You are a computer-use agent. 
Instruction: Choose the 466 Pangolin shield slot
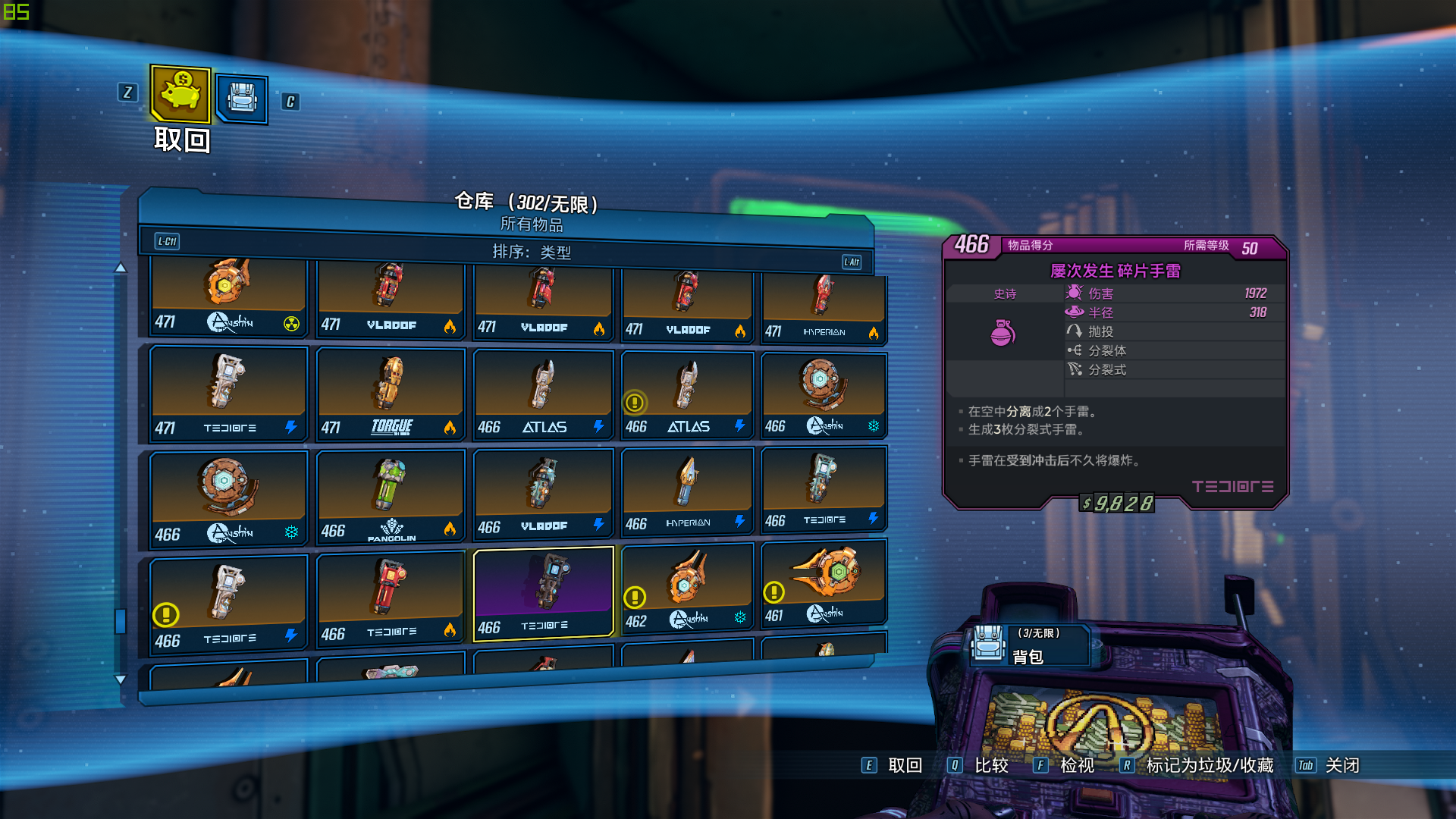click(x=390, y=497)
